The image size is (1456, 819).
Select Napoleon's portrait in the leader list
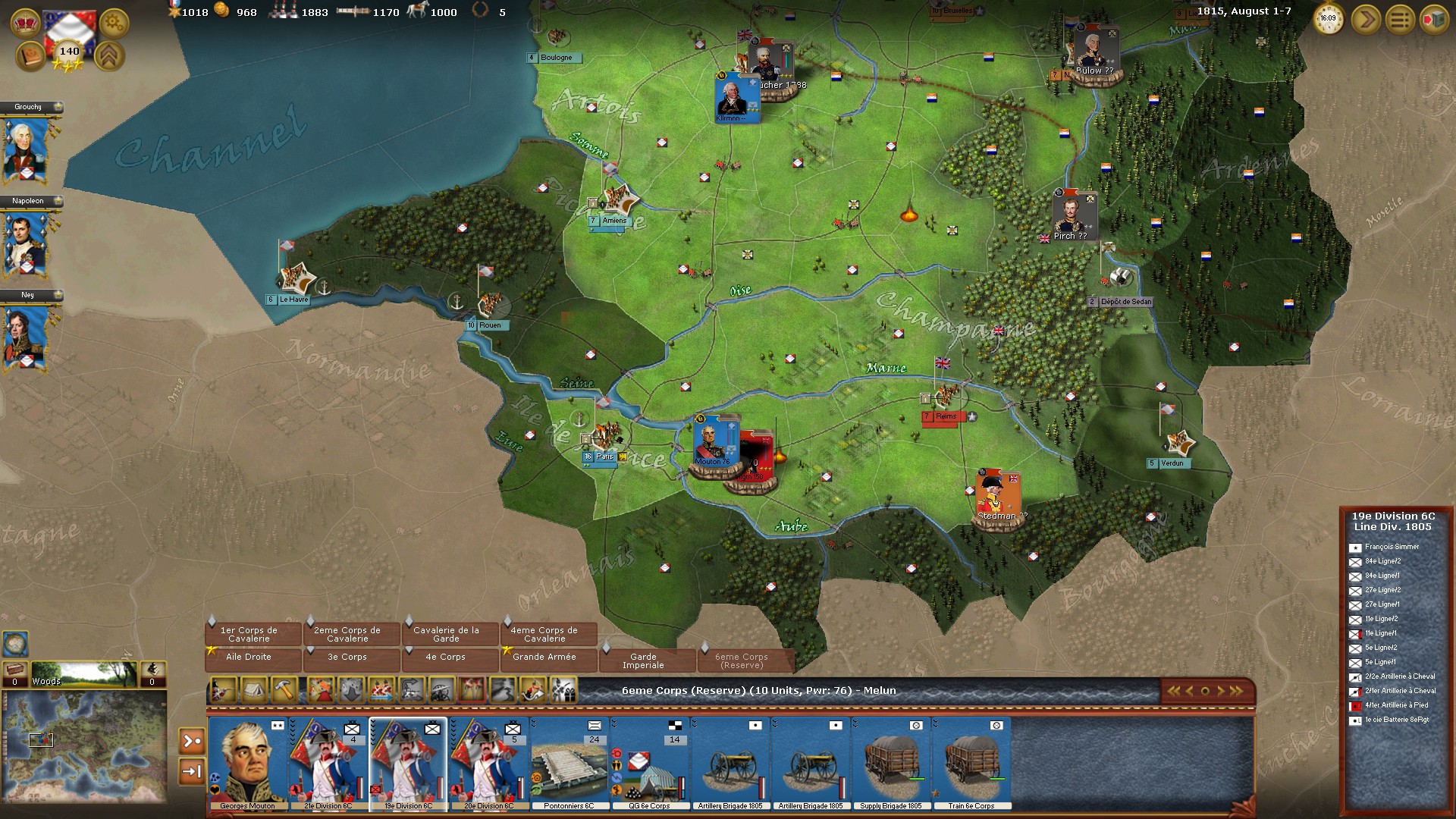pos(27,245)
